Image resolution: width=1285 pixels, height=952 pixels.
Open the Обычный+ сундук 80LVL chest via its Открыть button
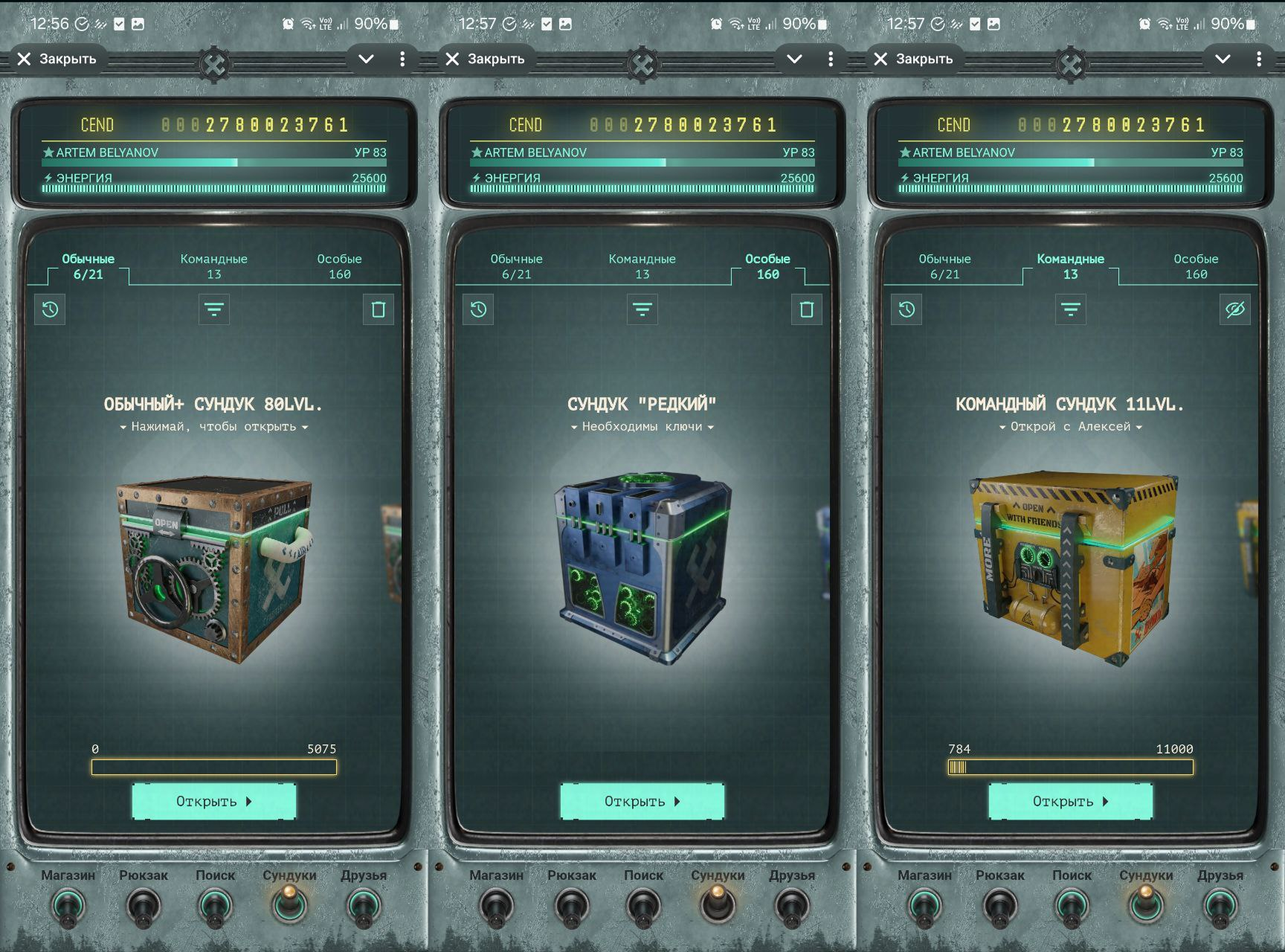pyautogui.click(x=214, y=801)
